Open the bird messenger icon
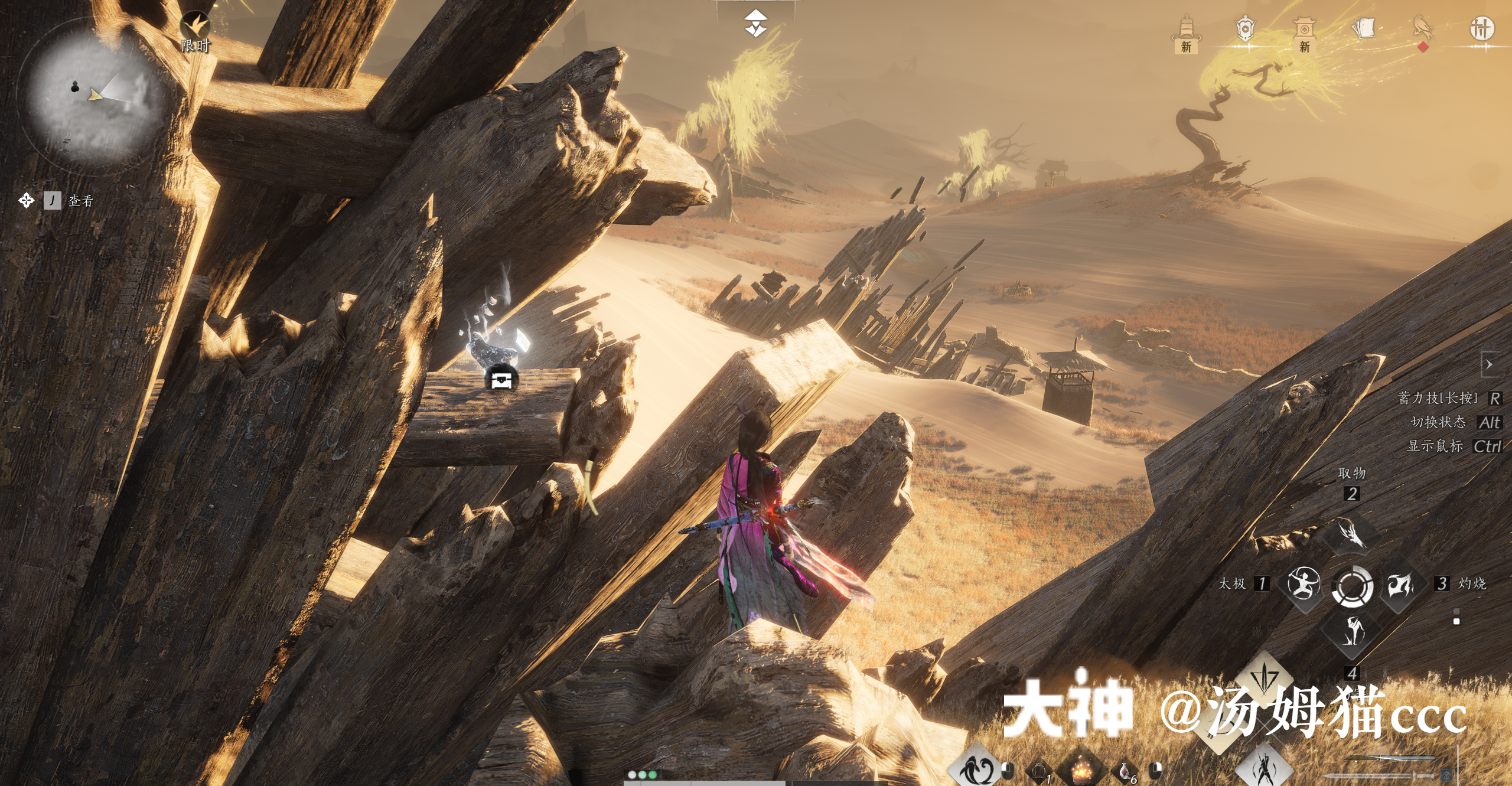 (x=1423, y=30)
